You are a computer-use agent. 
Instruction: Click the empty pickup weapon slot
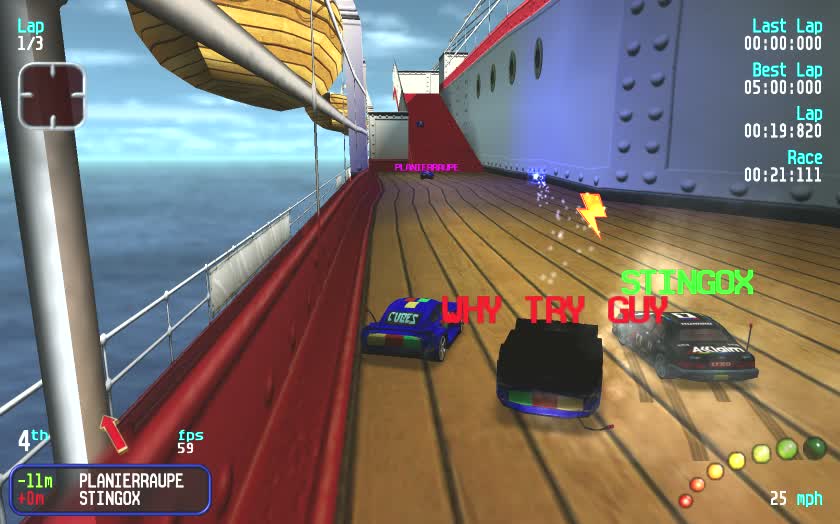point(52,96)
